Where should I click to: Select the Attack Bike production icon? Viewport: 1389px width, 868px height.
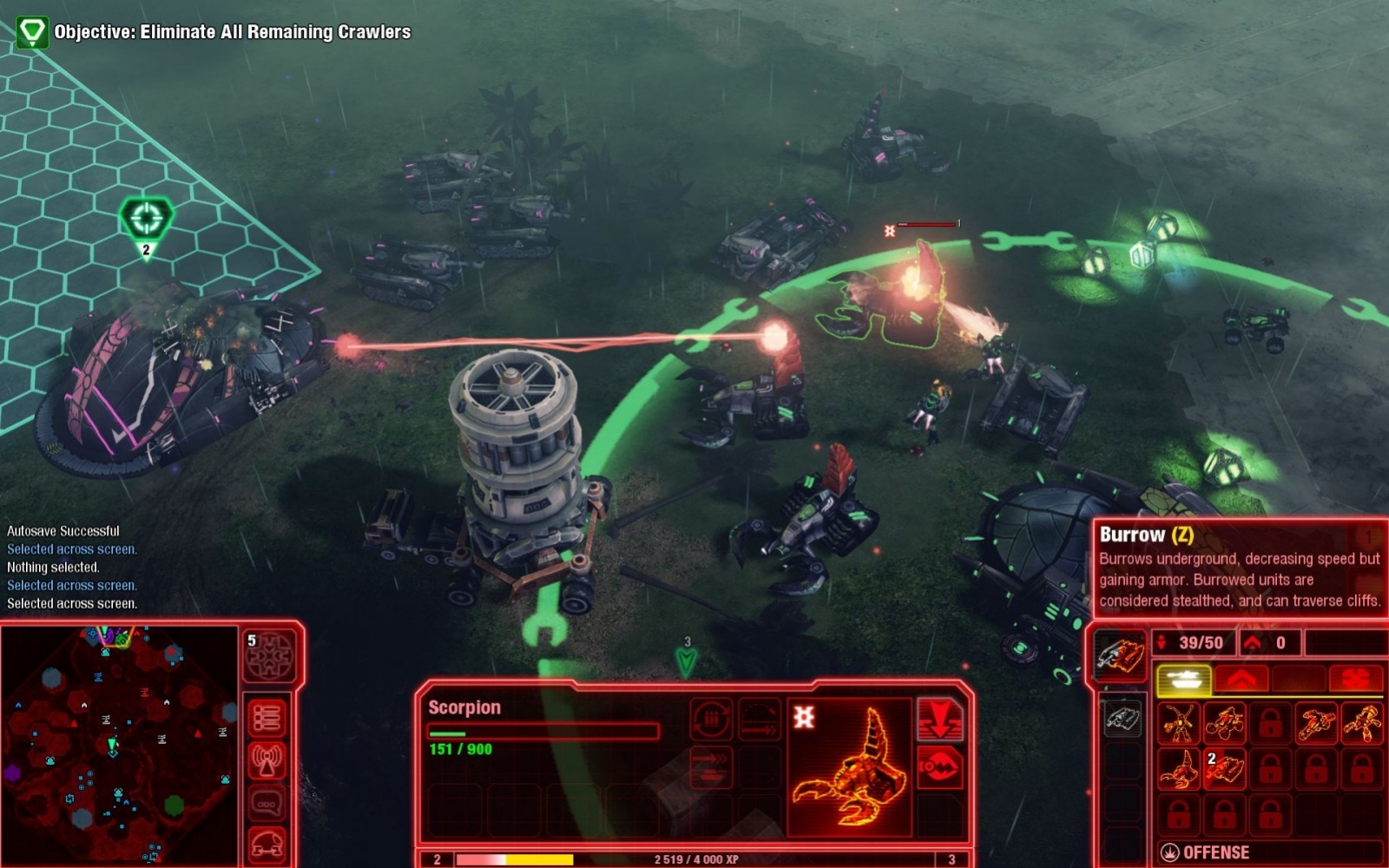[x=1224, y=722]
